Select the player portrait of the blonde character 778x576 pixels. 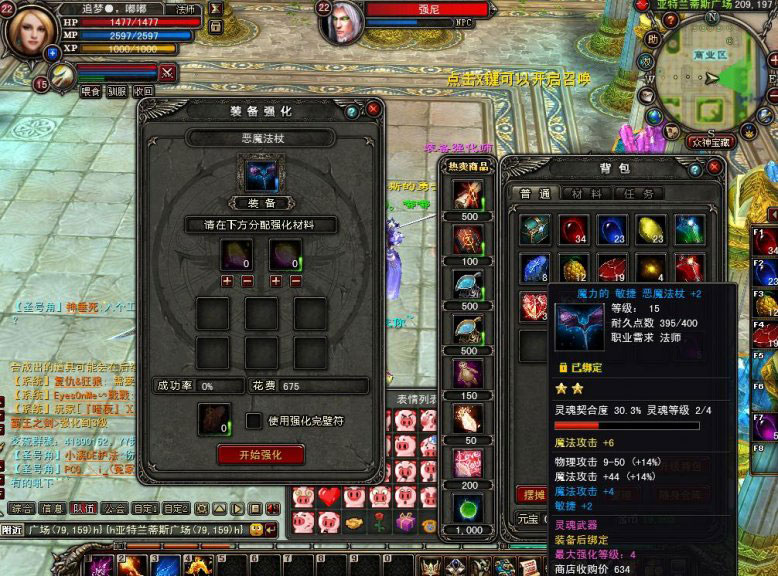tap(32, 30)
